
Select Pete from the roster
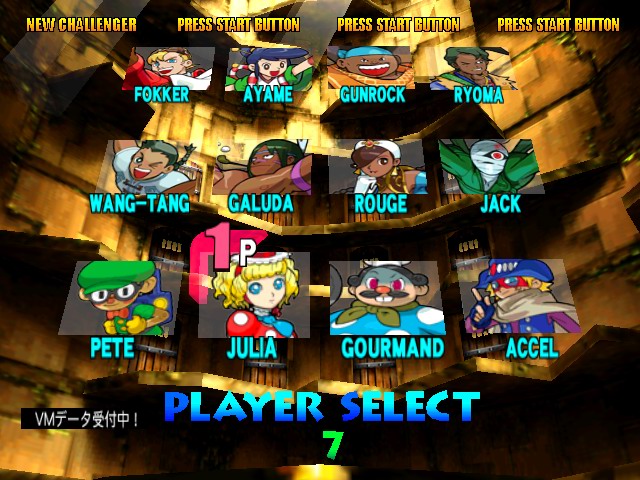[118, 298]
